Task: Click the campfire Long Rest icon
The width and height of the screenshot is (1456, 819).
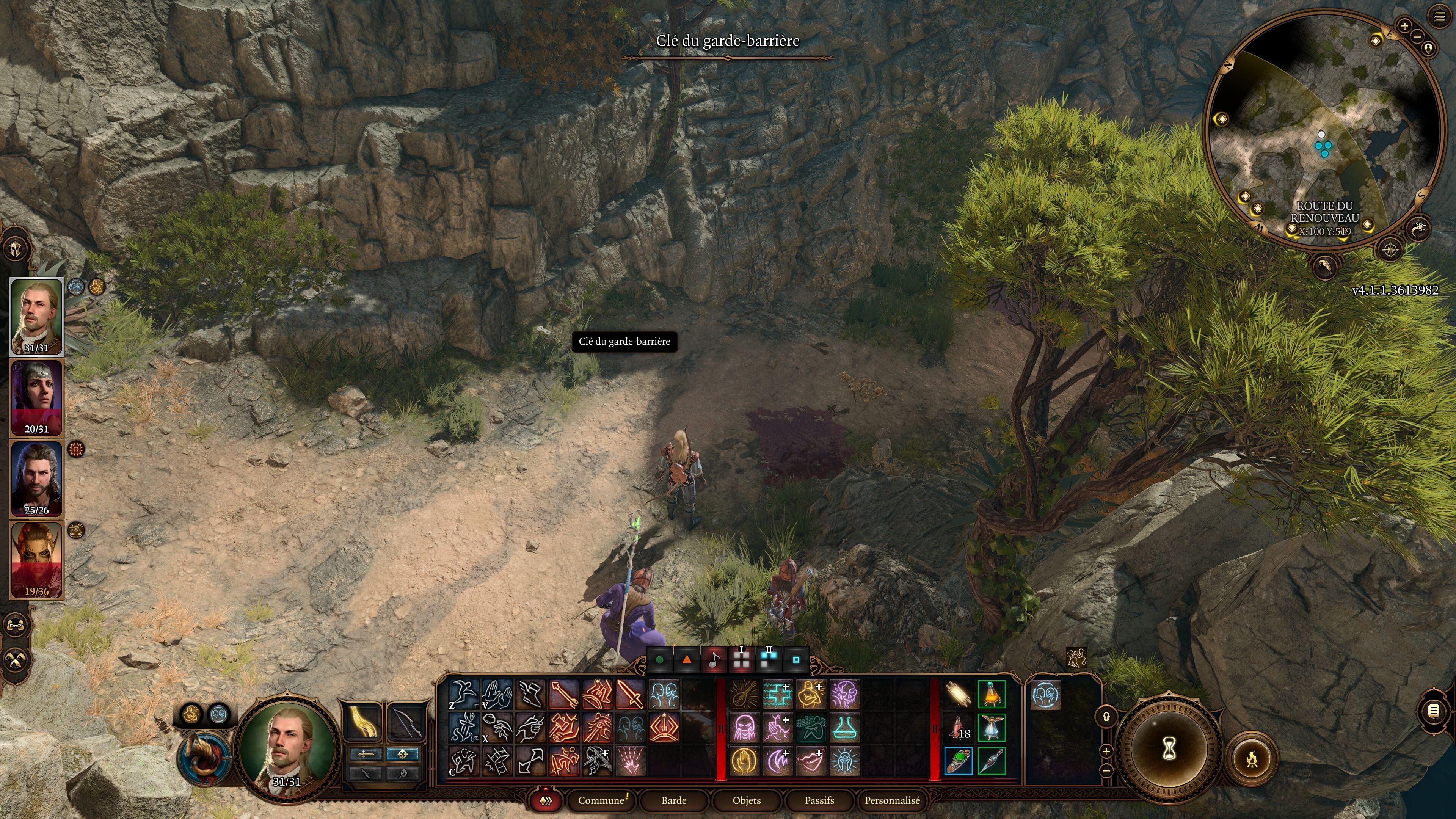Action: click(x=1252, y=759)
